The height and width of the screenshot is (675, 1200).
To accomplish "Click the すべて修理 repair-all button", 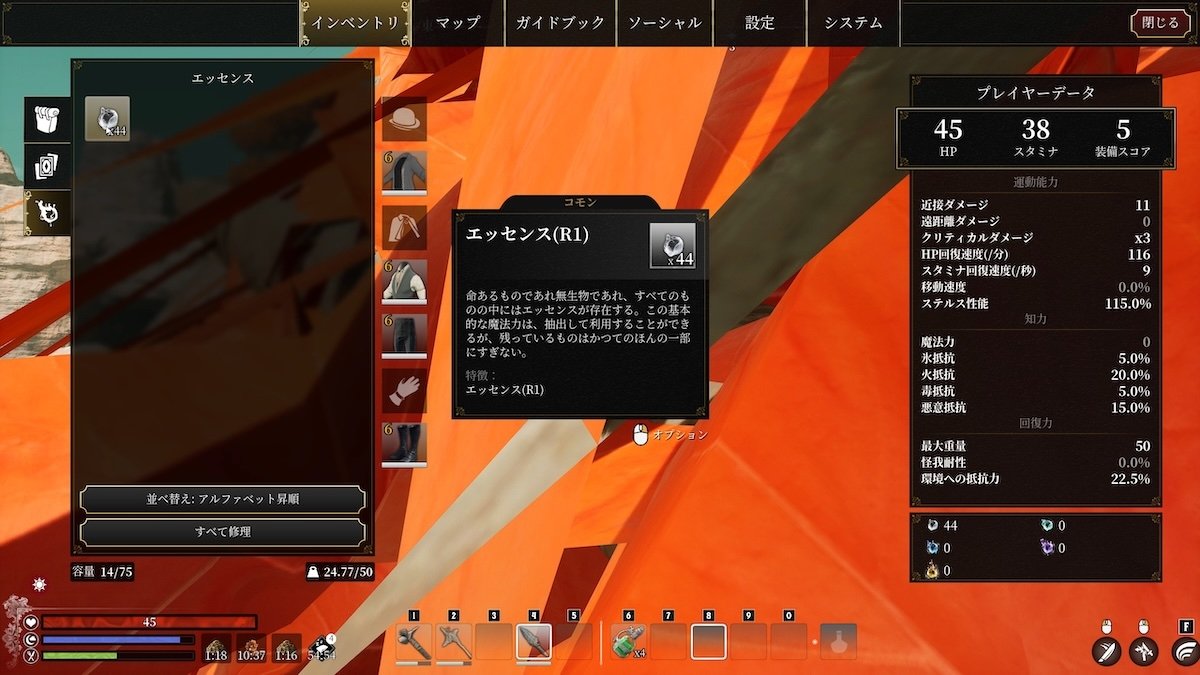I will point(222,532).
